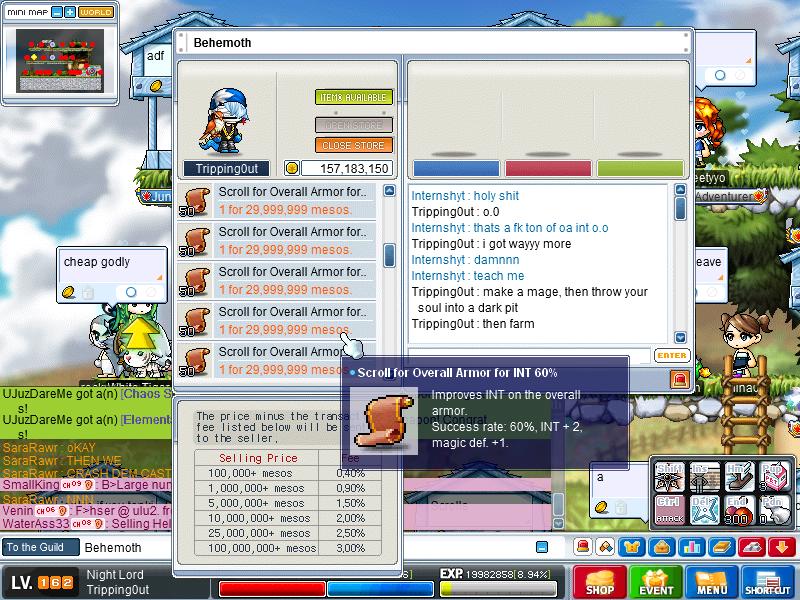Expand the minimap with the plus button

pyautogui.click(x=70, y=12)
